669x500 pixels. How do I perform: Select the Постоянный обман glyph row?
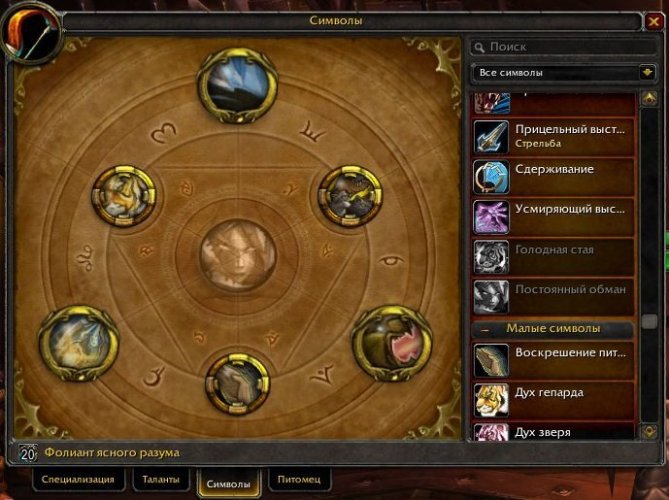553,296
